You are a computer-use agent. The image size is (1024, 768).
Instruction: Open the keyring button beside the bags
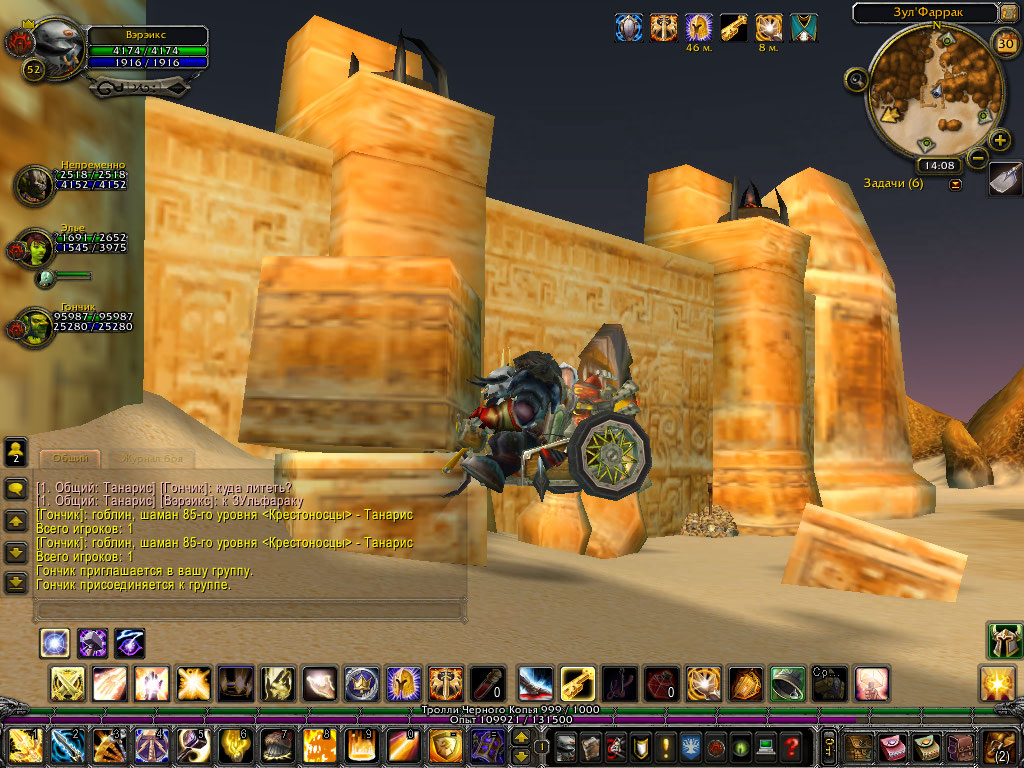pos(828,746)
